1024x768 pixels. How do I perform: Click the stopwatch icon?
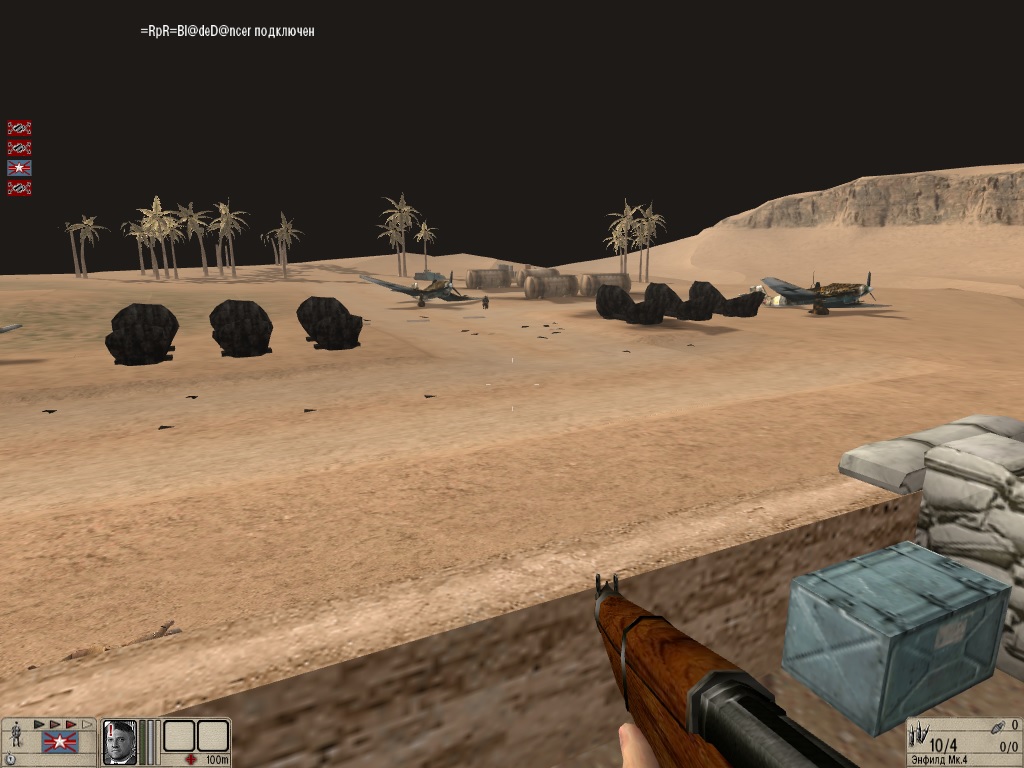click(11, 760)
